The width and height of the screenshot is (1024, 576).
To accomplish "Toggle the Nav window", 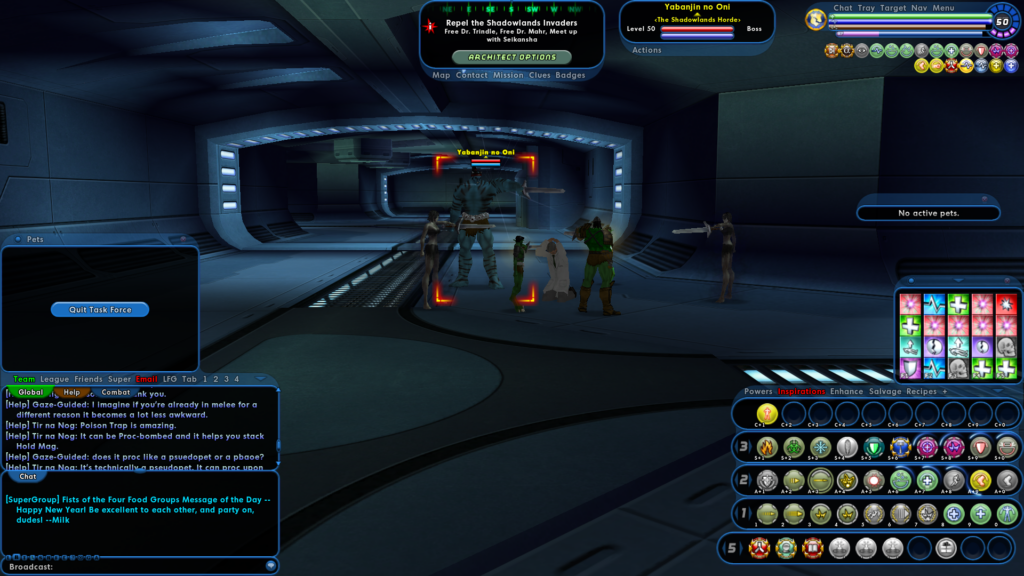I will point(919,8).
